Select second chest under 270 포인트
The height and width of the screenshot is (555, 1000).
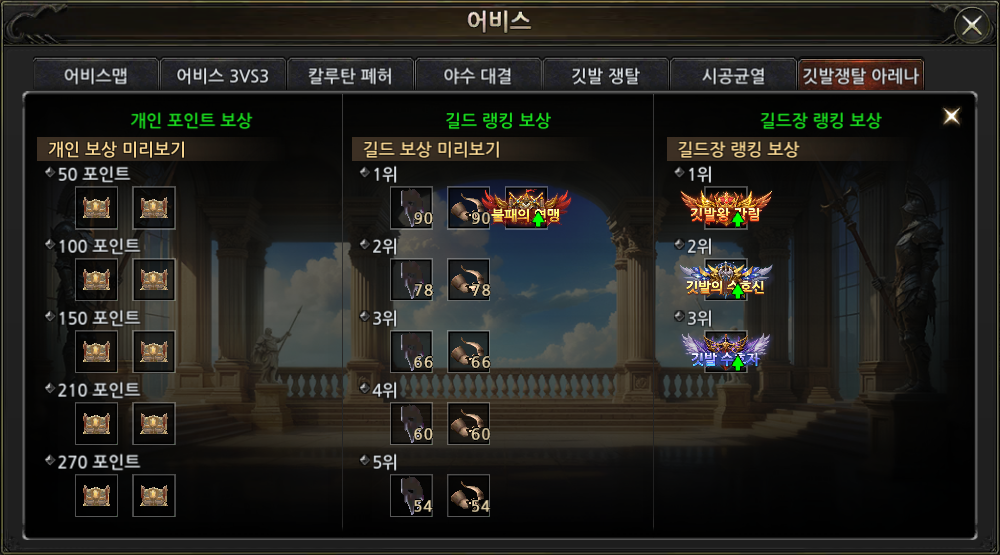pyautogui.click(x=154, y=496)
